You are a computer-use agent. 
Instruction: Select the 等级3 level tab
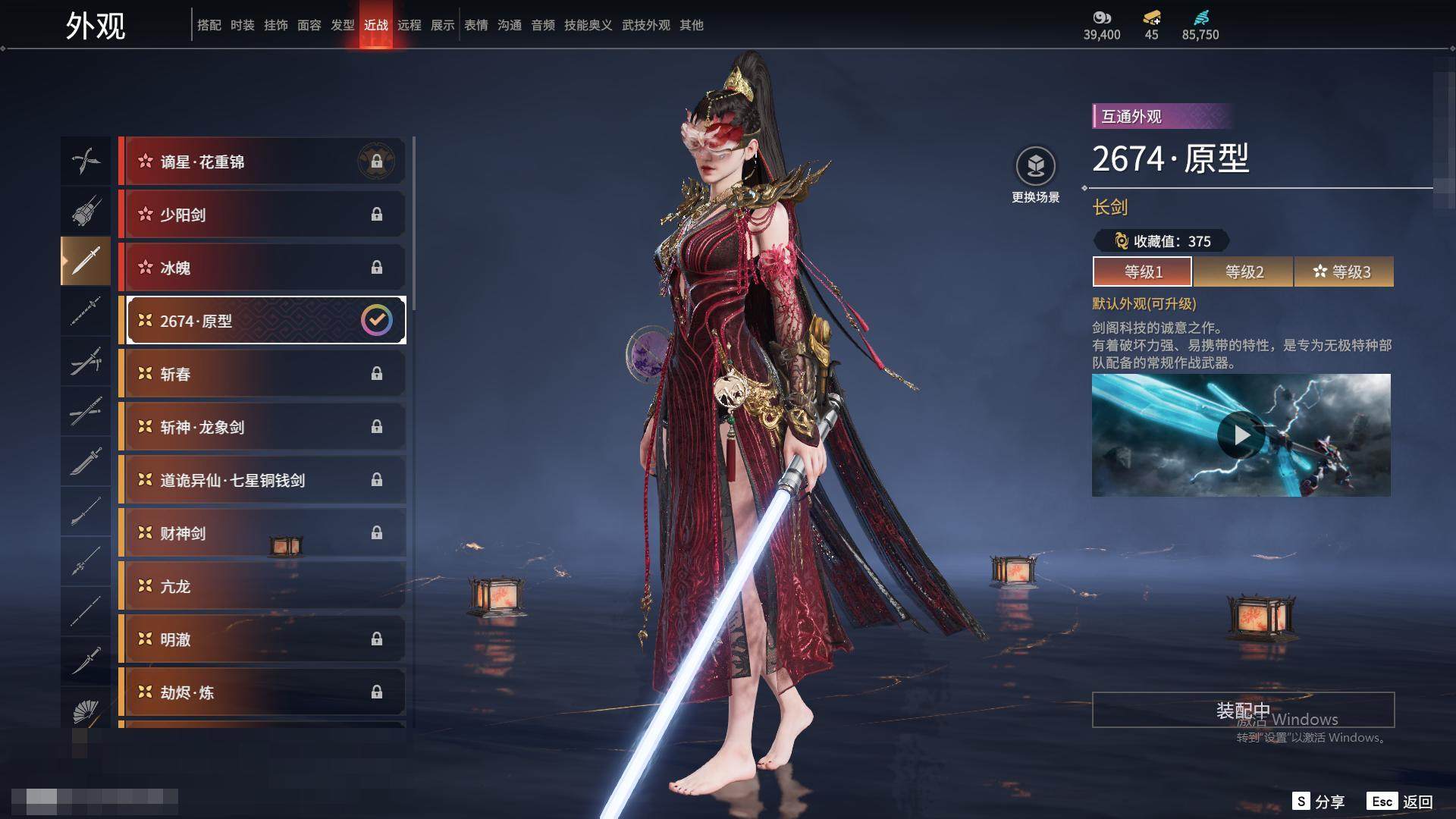(x=1344, y=271)
